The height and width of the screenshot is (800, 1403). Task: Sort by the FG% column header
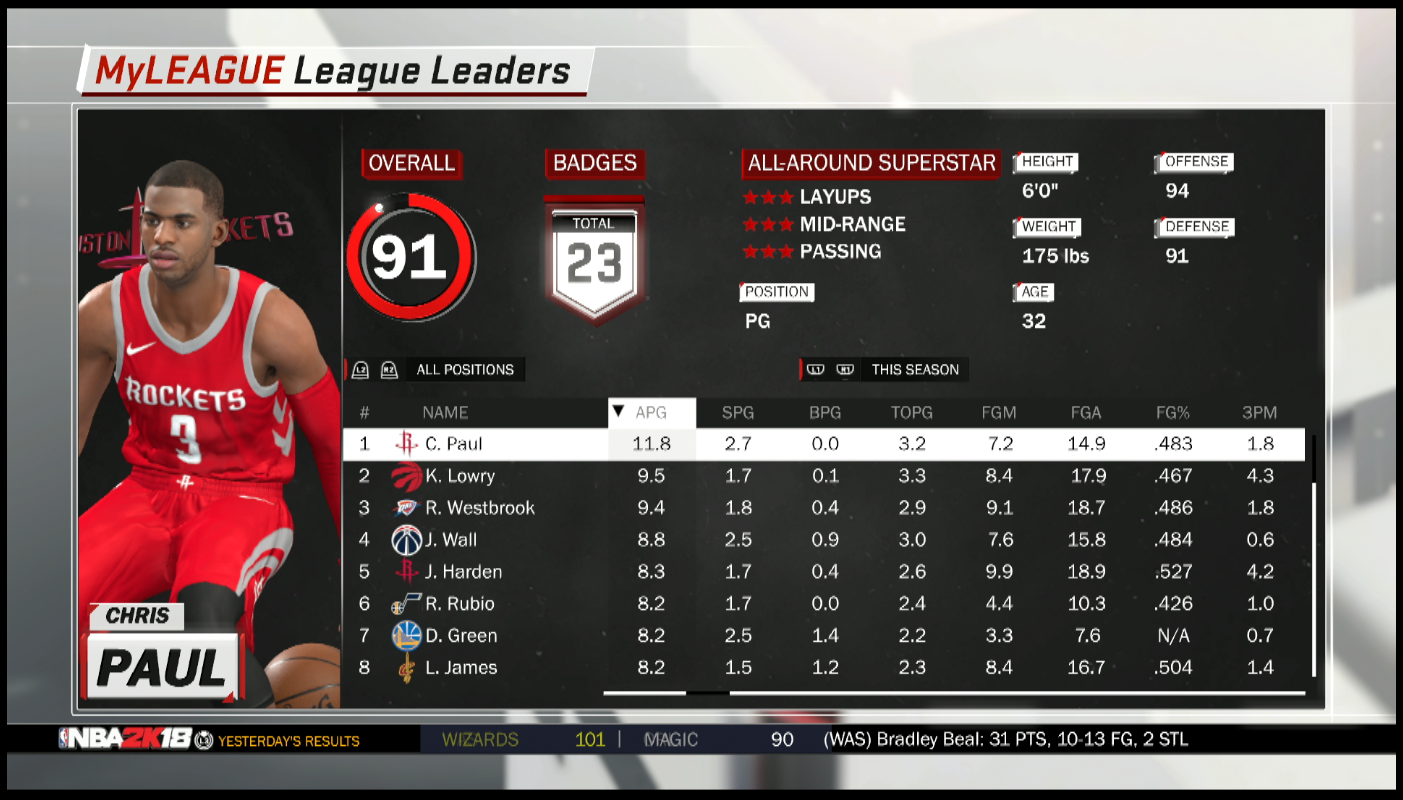click(x=1172, y=412)
